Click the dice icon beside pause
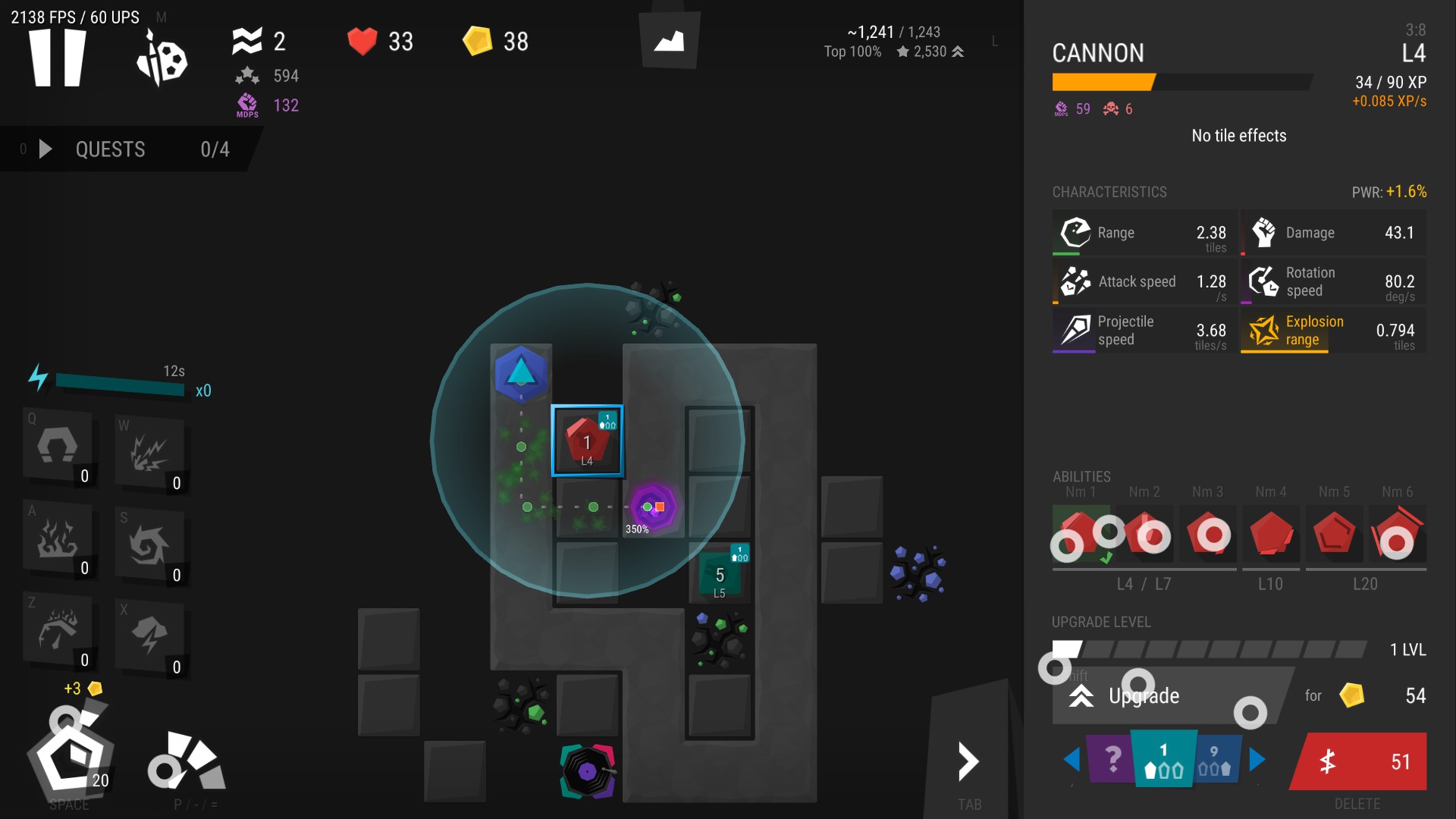 point(162,59)
